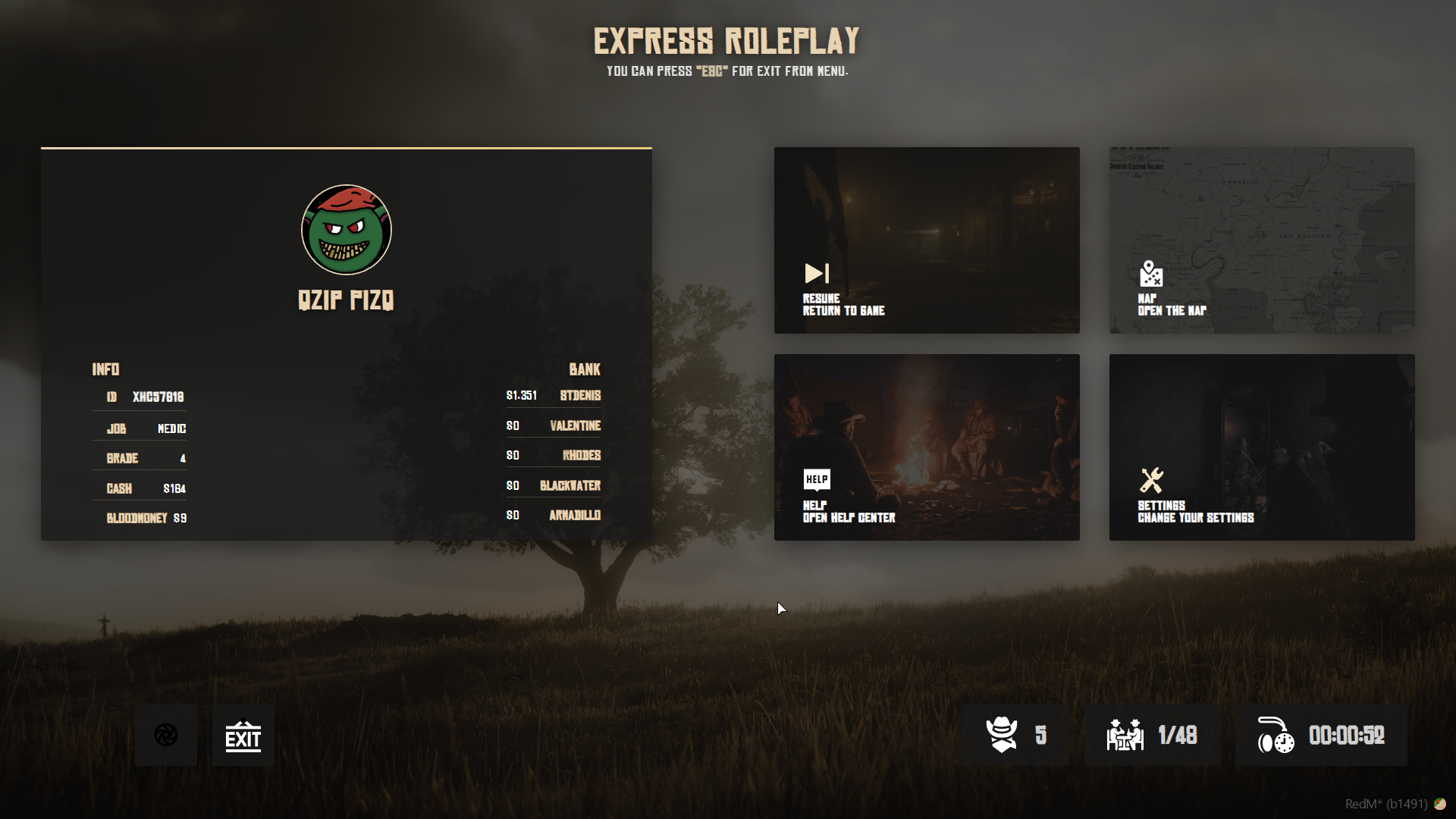The image size is (1456, 819).
Task: Open Settings Change Your Settings panel
Action: point(1261,447)
